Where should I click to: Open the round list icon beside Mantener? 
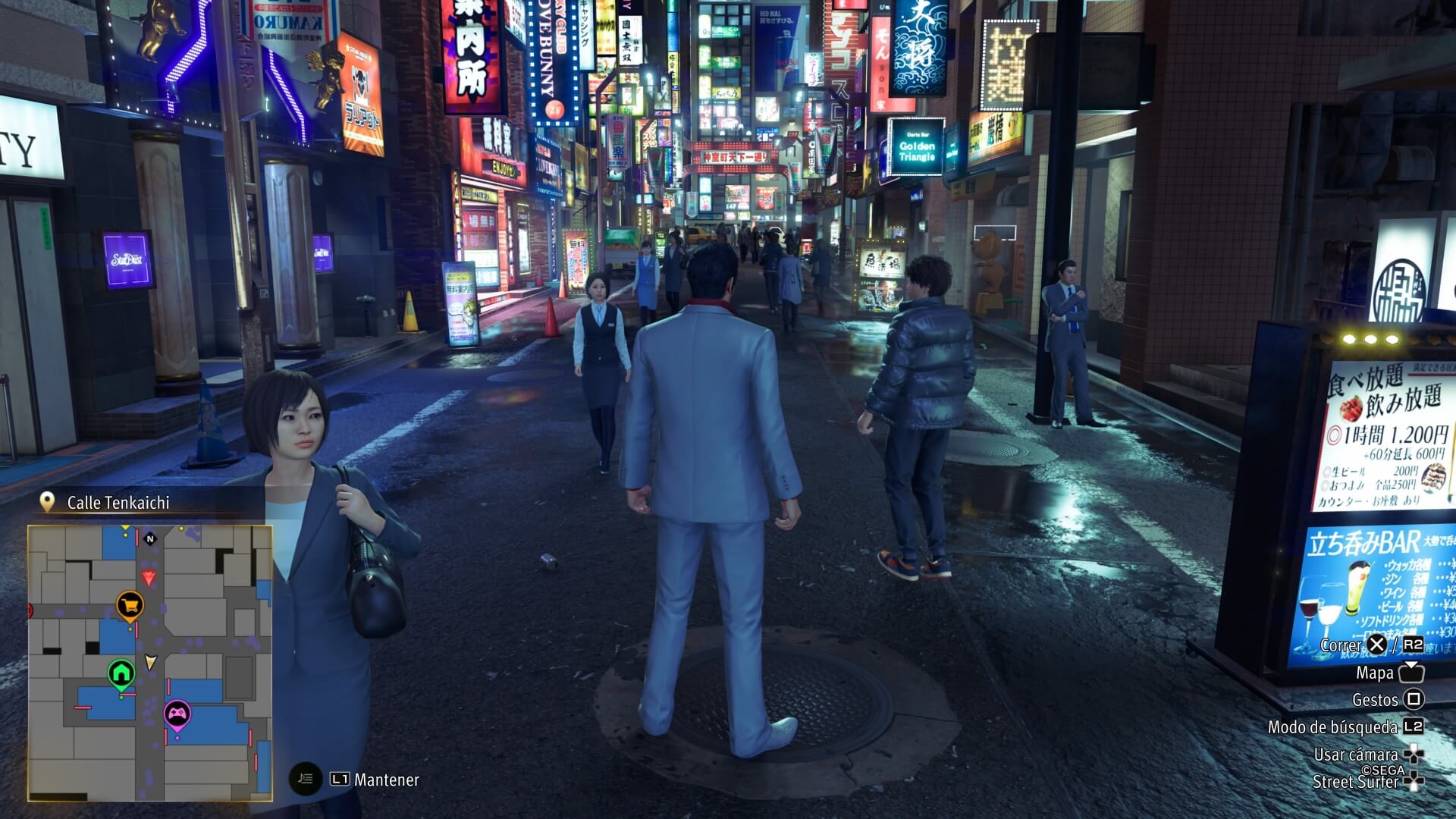(306, 779)
